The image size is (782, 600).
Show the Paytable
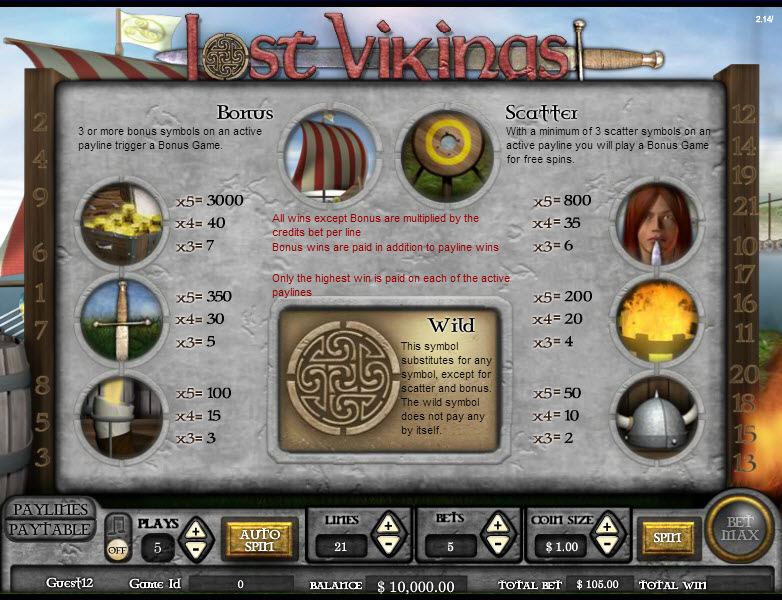(50, 530)
